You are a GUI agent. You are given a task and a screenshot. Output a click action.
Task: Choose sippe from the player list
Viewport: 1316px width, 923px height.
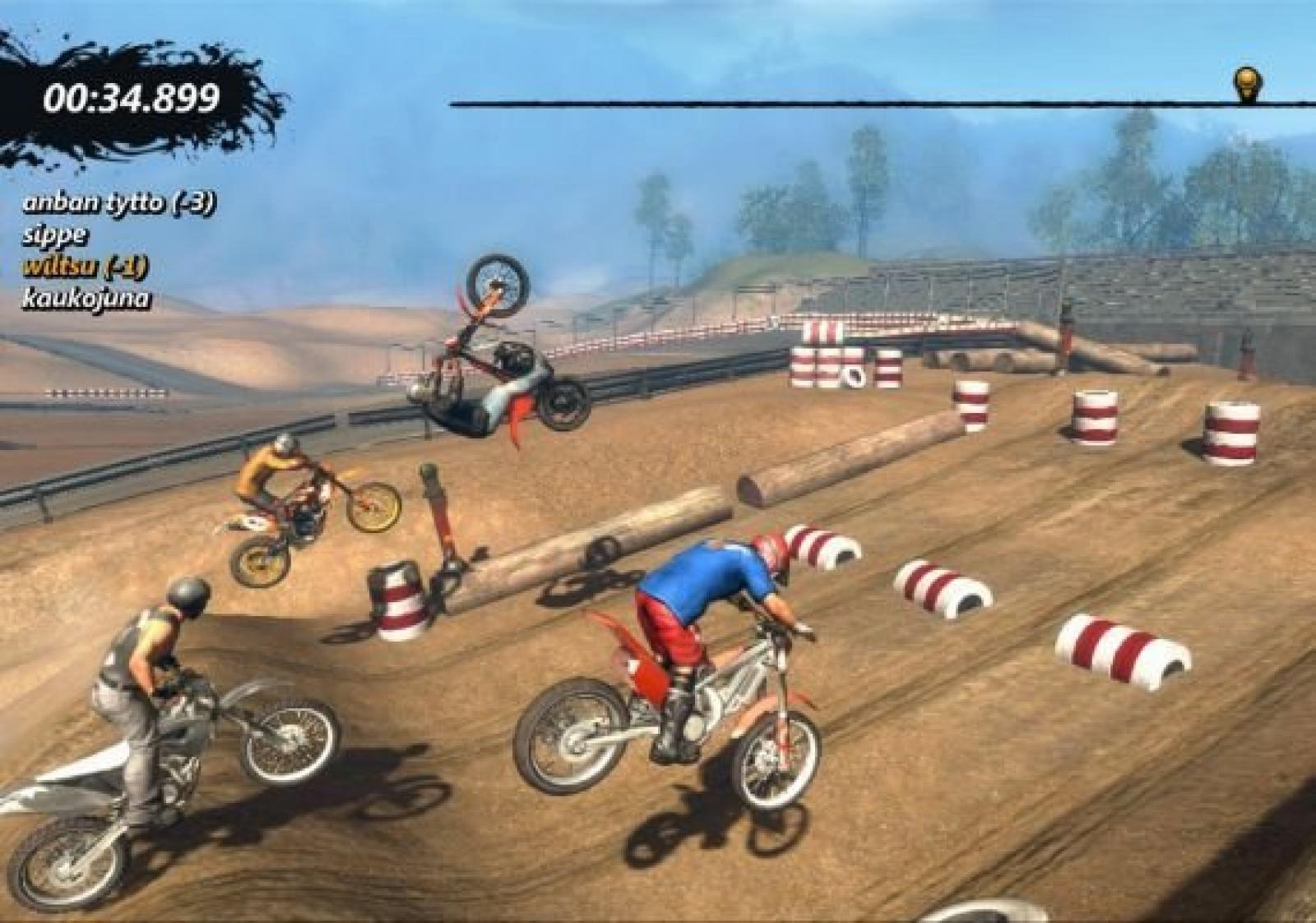pyautogui.click(x=55, y=235)
